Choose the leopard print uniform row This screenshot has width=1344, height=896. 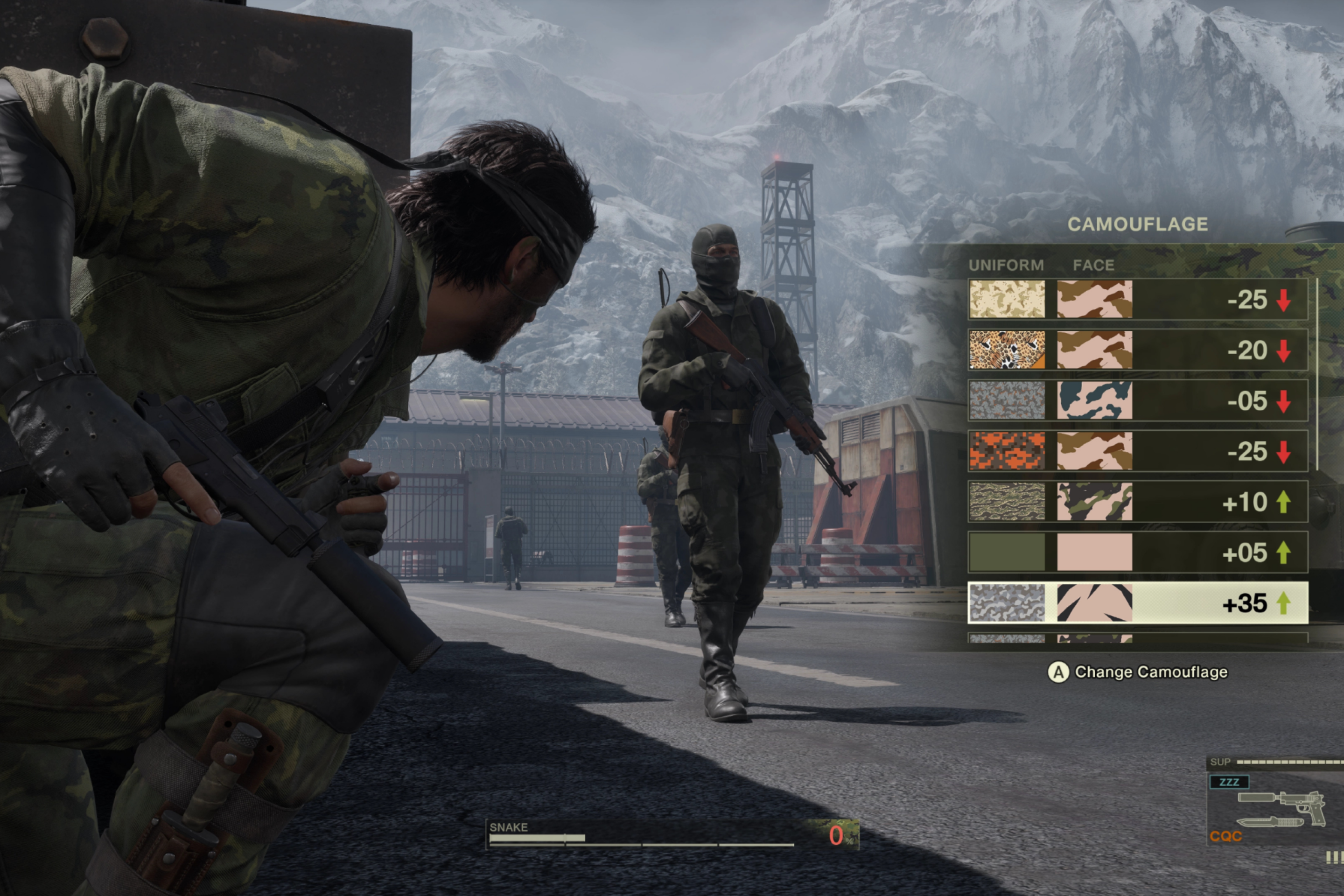[1137, 350]
